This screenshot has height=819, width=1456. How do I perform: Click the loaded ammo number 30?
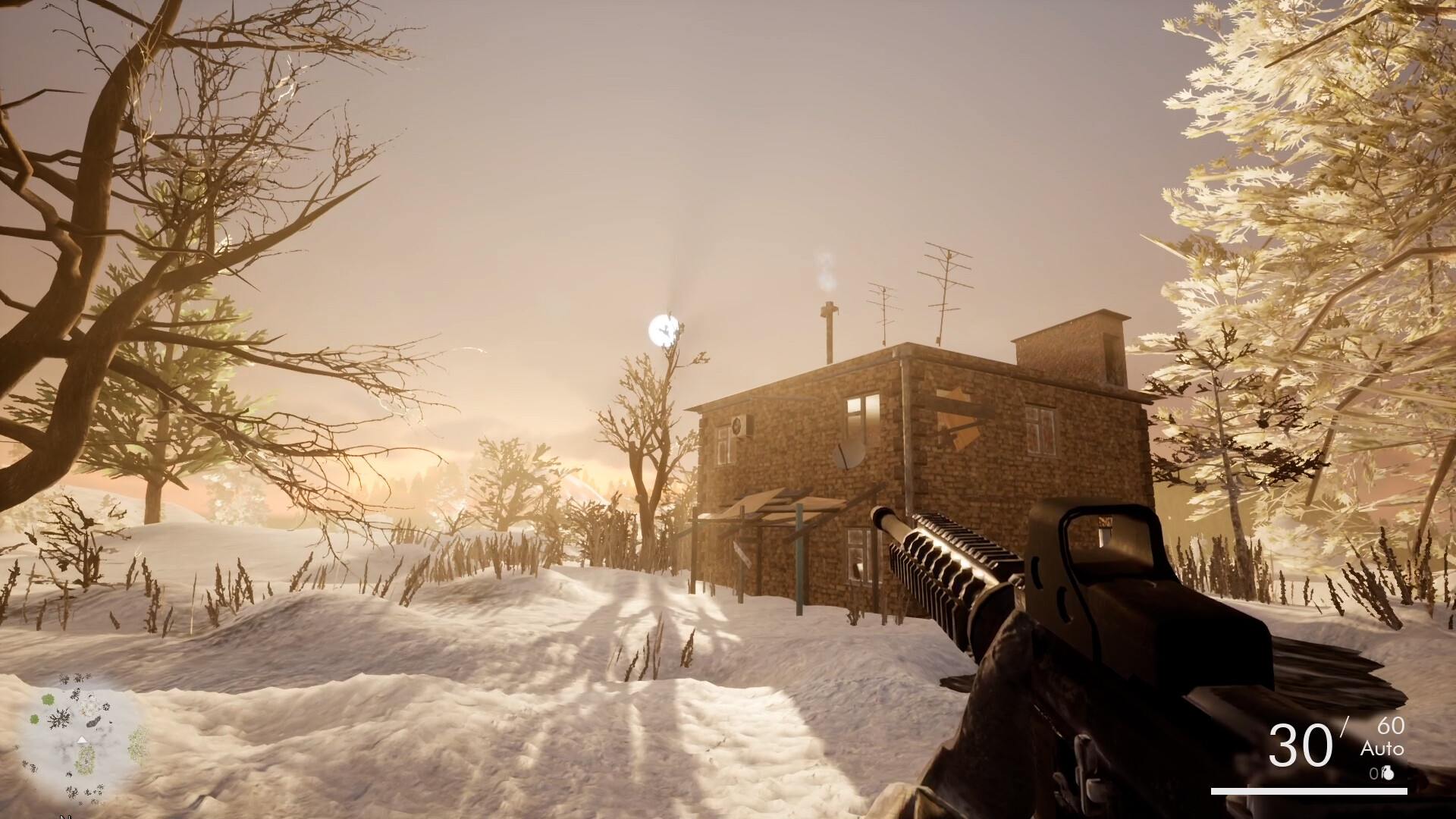[1301, 745]
